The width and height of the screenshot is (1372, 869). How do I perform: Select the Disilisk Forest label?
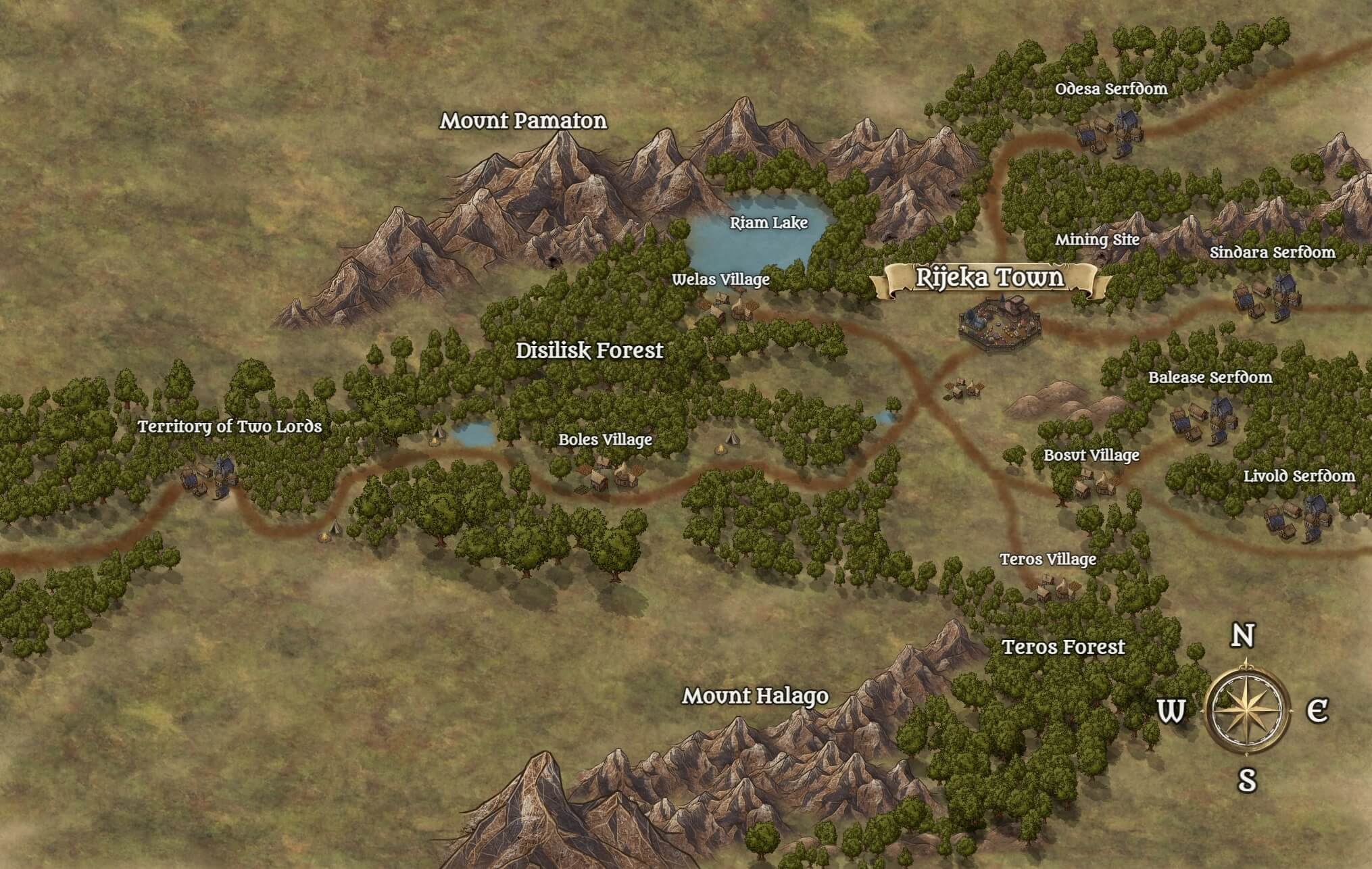click(x=589, y=350)
